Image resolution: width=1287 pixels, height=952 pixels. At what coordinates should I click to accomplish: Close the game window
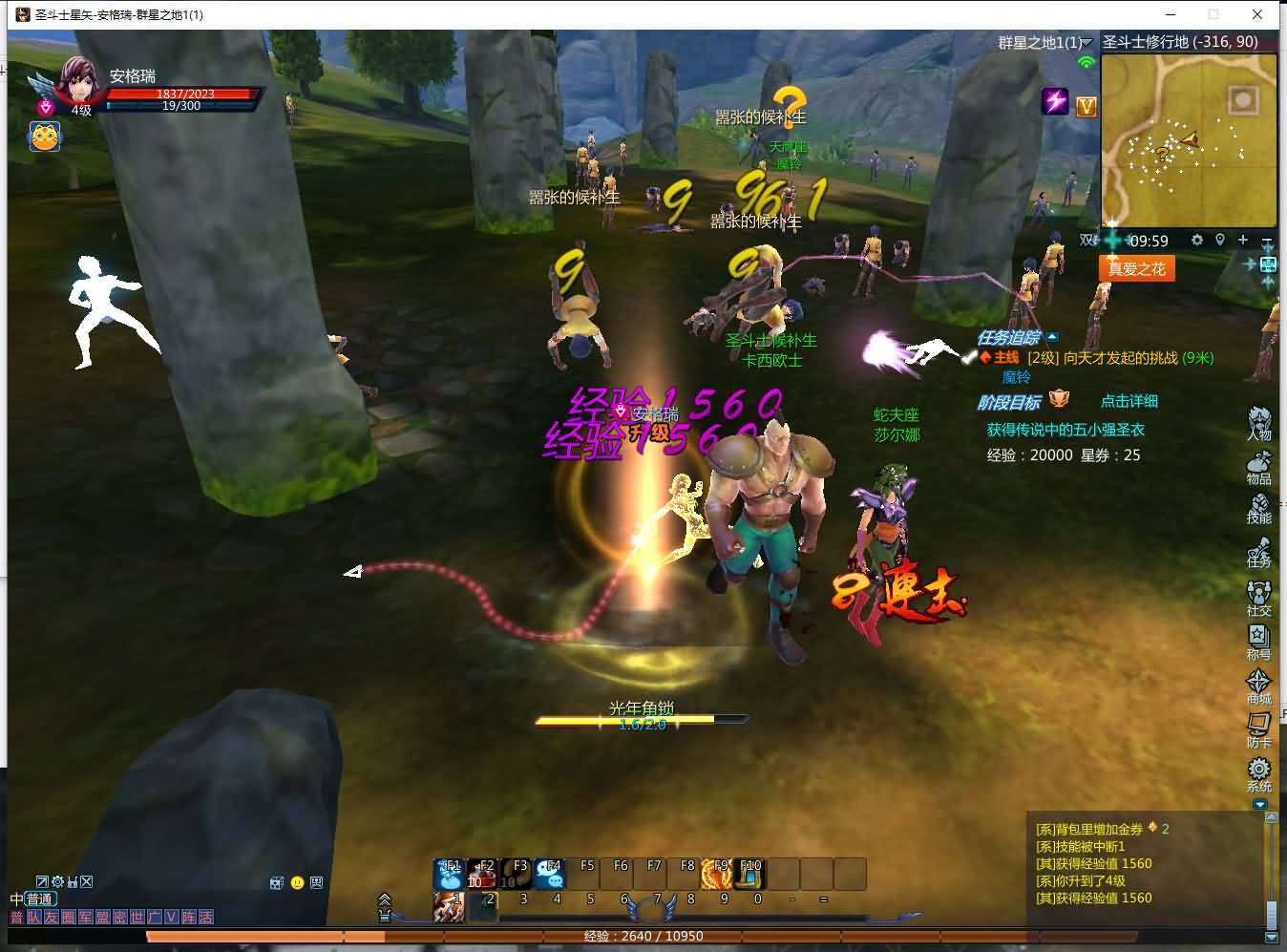pos(1257,14)
